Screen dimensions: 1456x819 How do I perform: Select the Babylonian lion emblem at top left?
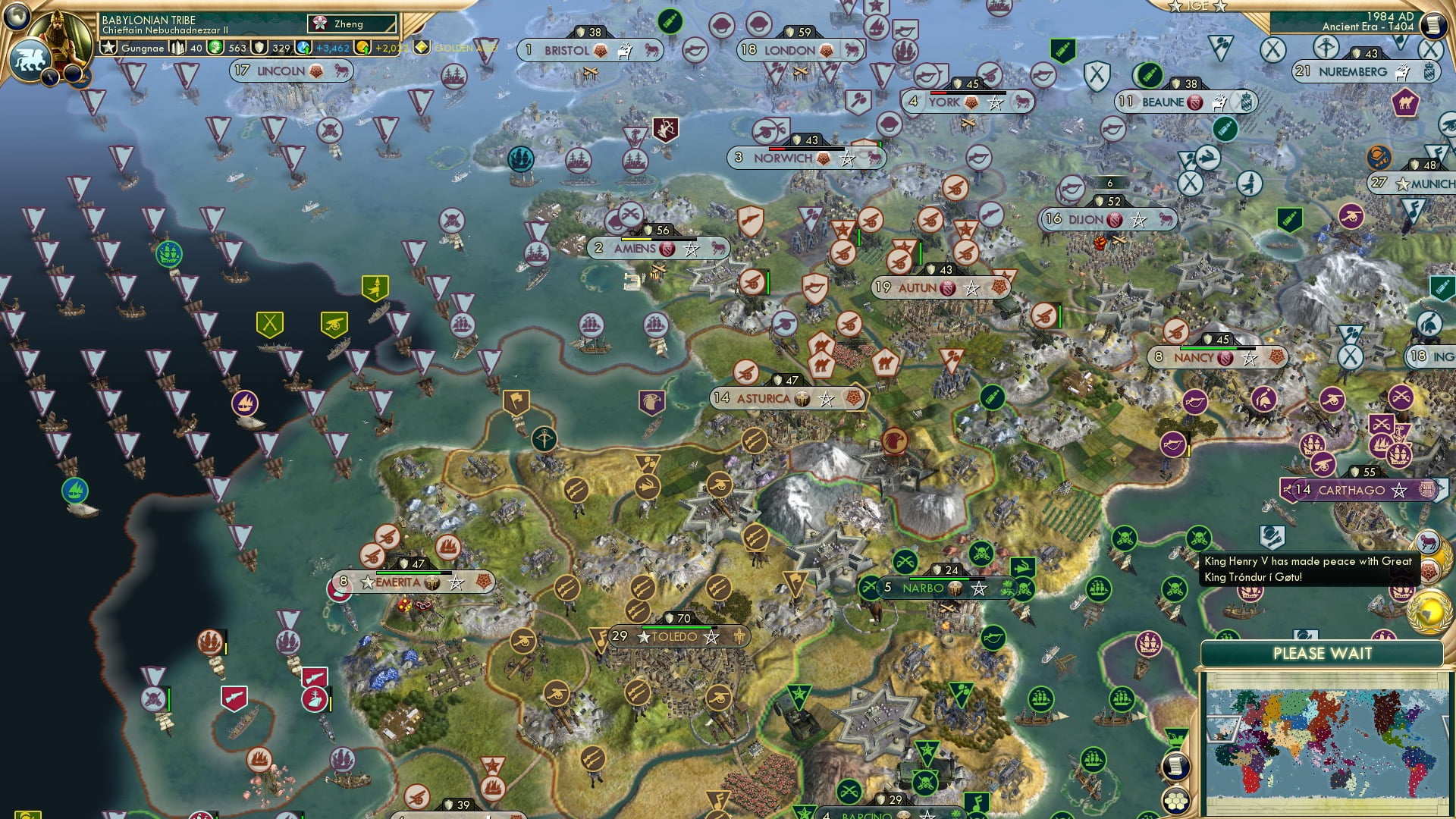click(x=30, y=58)
